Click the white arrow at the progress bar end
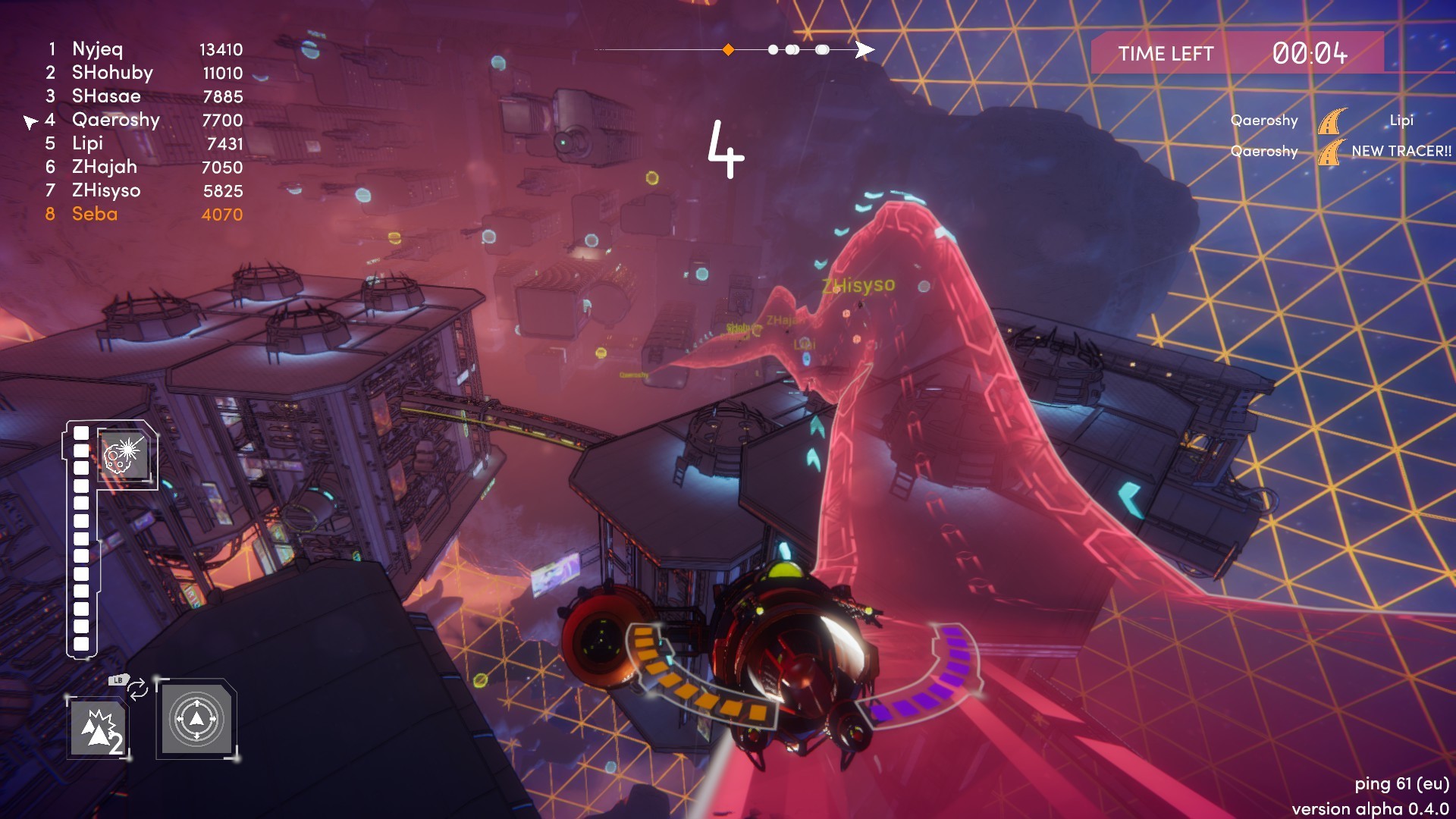This screenshot has height=819, width=1456. click(864, 49)
